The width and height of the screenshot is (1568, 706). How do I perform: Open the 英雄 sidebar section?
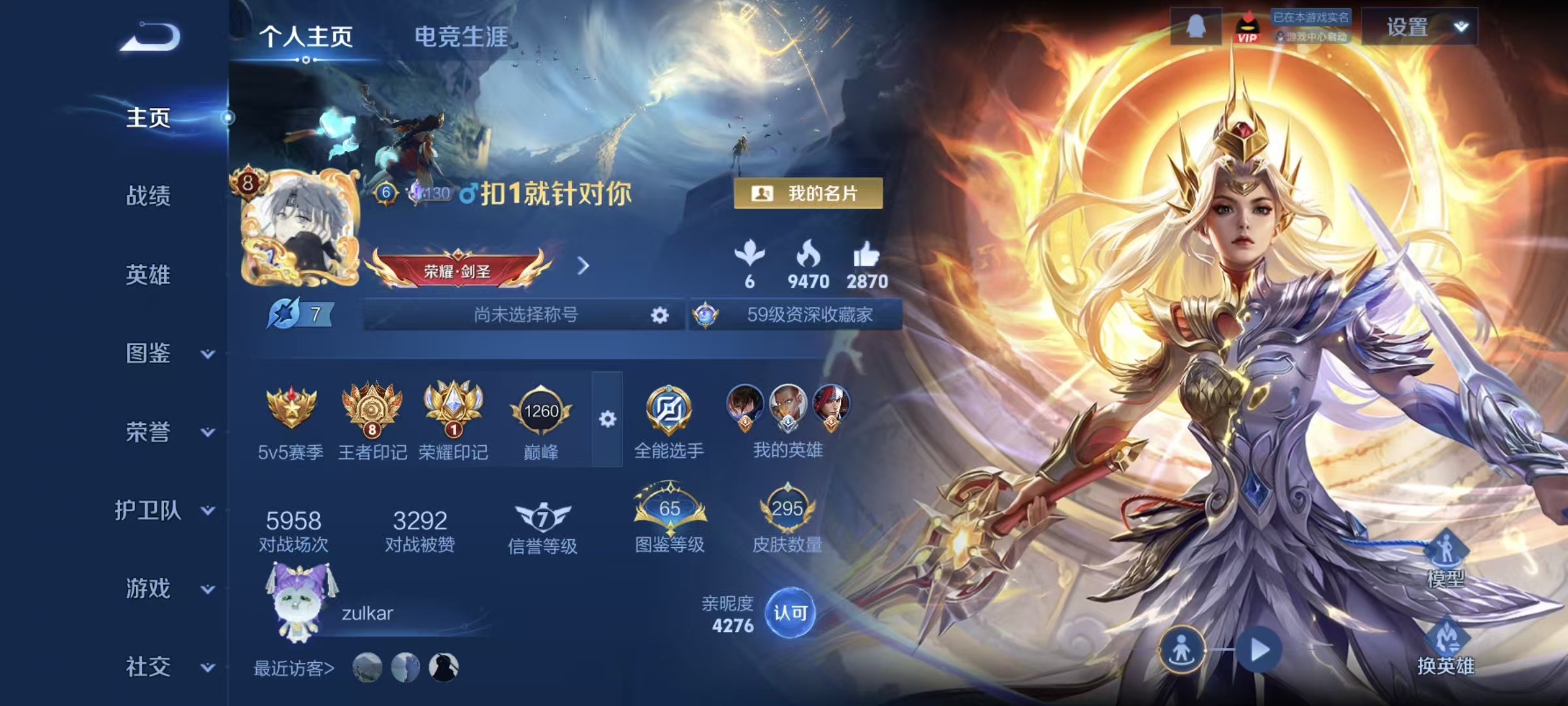pyautogui.click(x=148, y=275)
